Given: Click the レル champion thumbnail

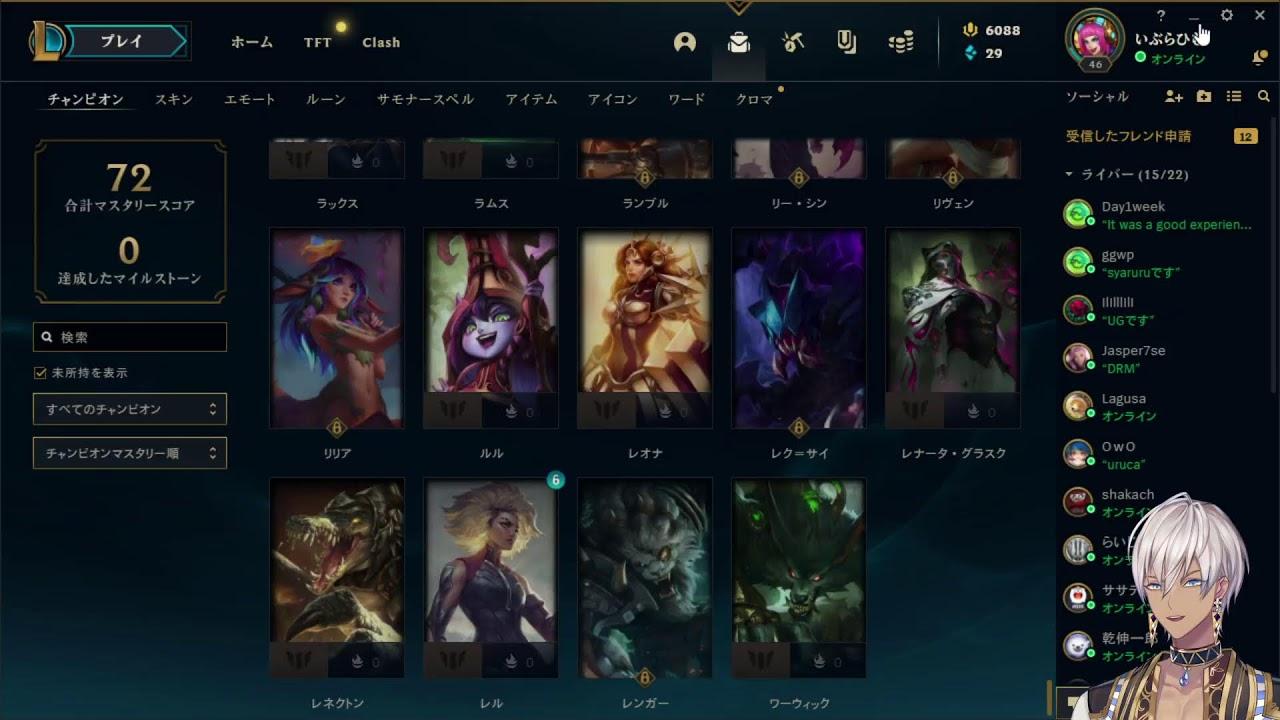Looking at the screenshot, I should click(490, 578).
